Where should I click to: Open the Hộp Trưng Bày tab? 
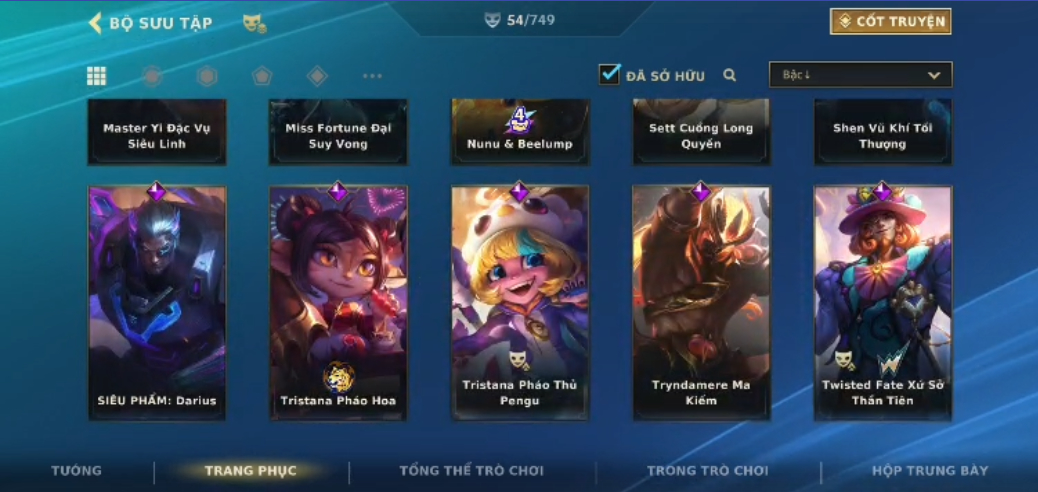point(930,470)
